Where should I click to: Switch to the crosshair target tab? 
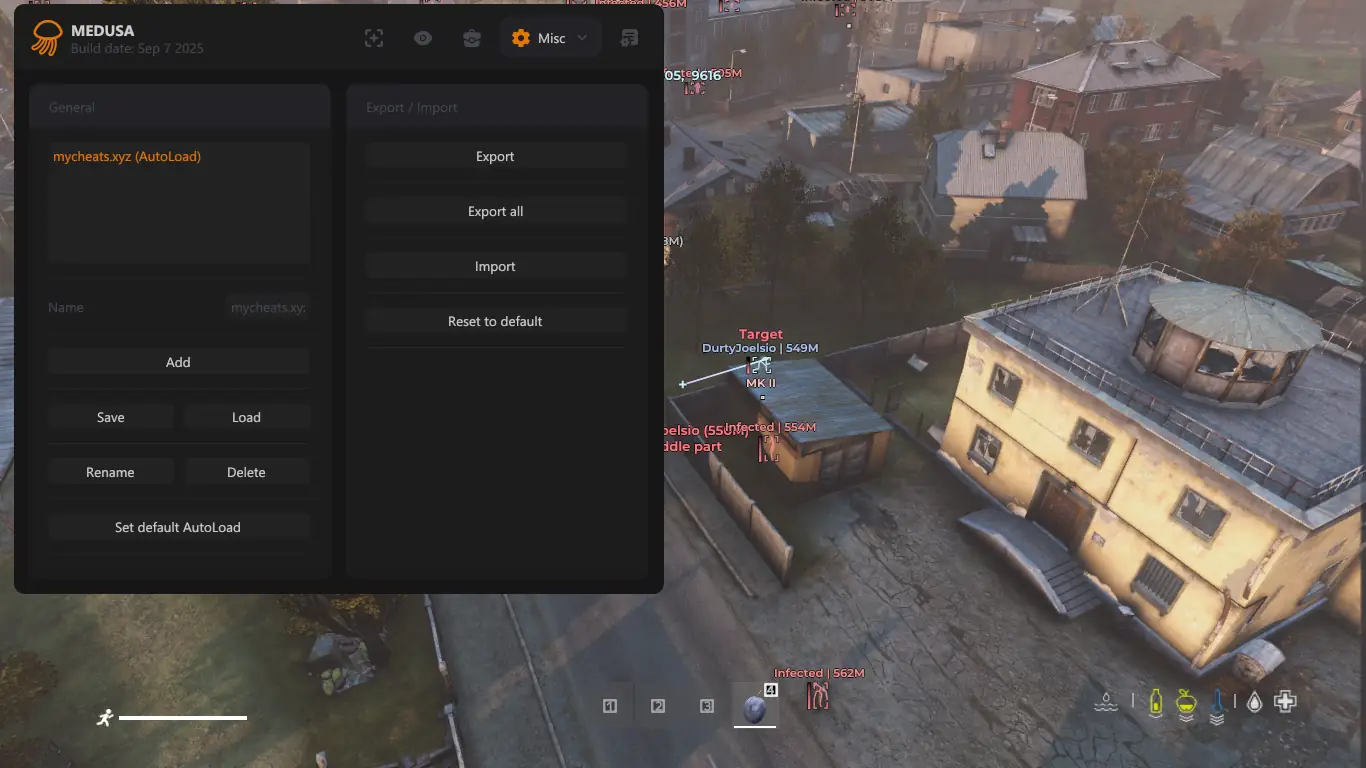pos(374,38)
